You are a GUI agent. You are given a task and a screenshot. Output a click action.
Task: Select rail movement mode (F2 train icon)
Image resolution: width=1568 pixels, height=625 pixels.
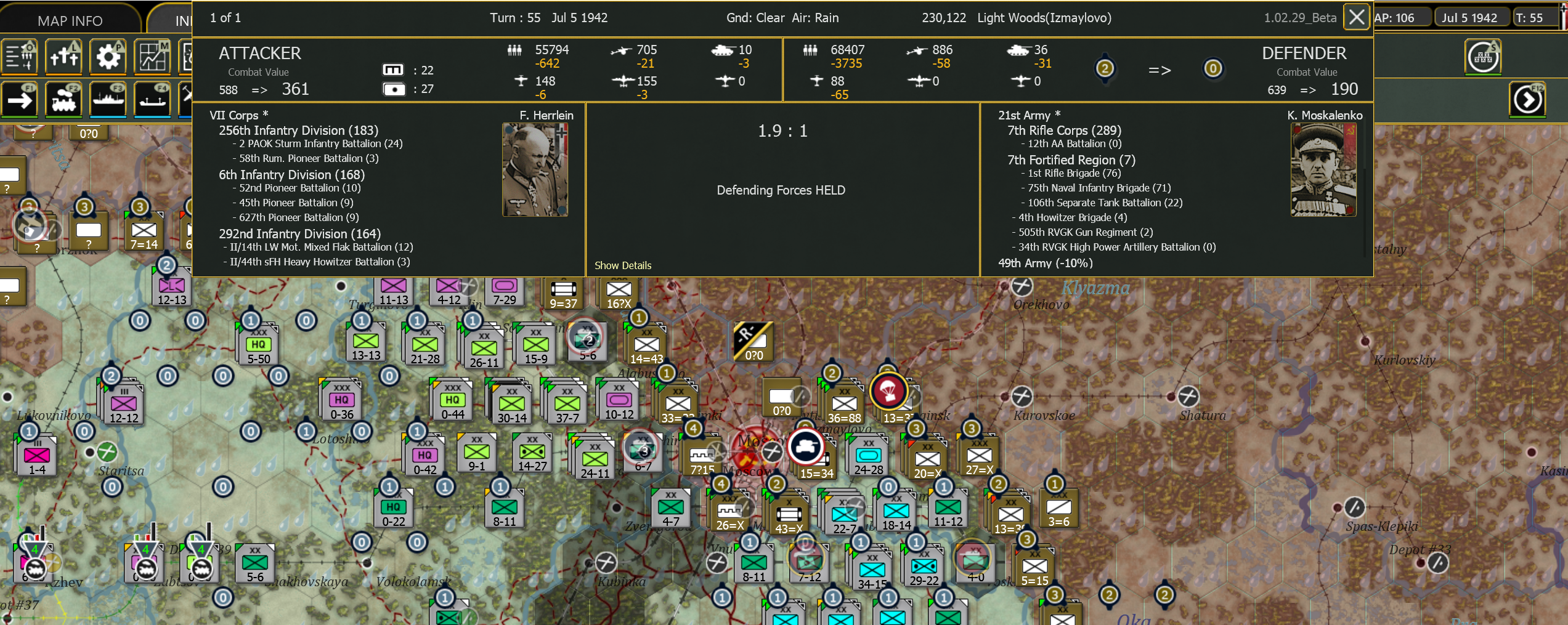(x=64, y=99)
